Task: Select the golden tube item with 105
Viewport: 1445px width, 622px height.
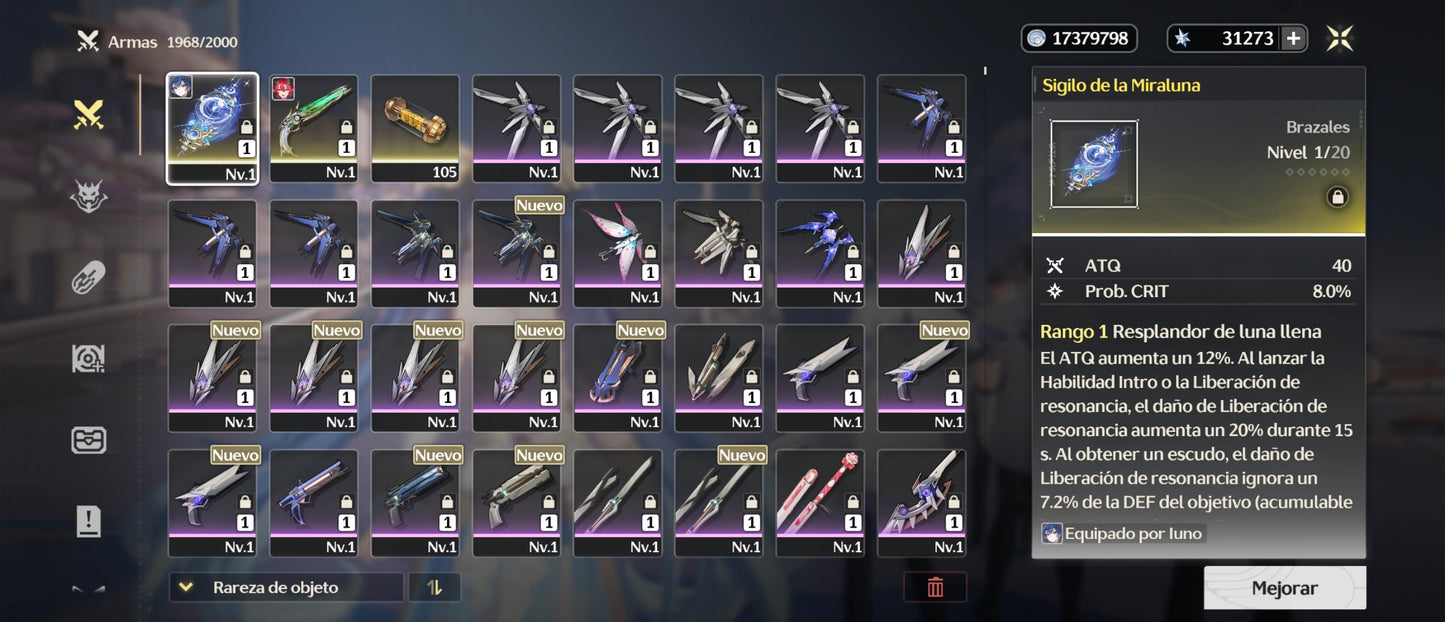Action: [x=415, y=128]
